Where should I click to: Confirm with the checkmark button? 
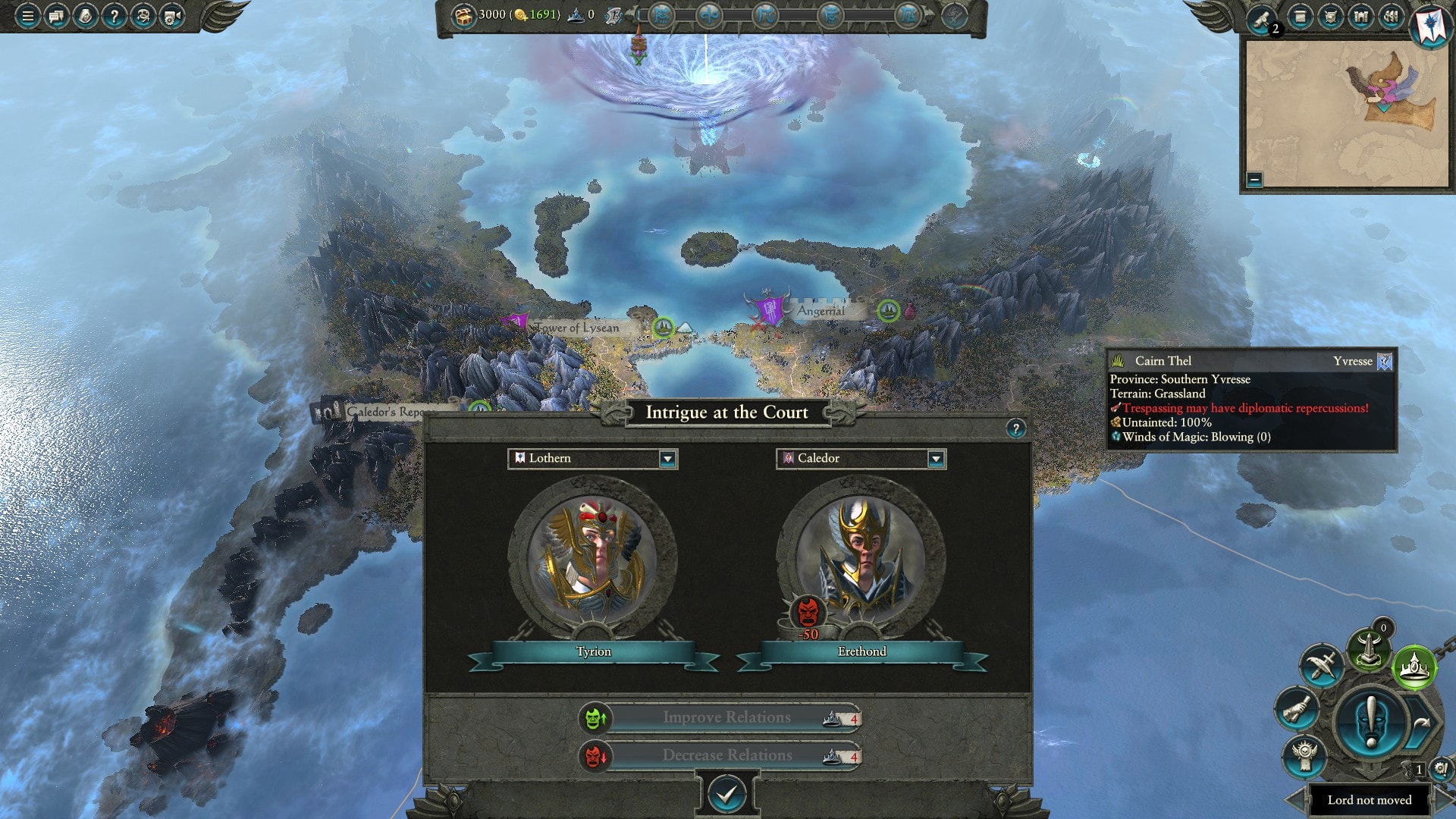726,794
